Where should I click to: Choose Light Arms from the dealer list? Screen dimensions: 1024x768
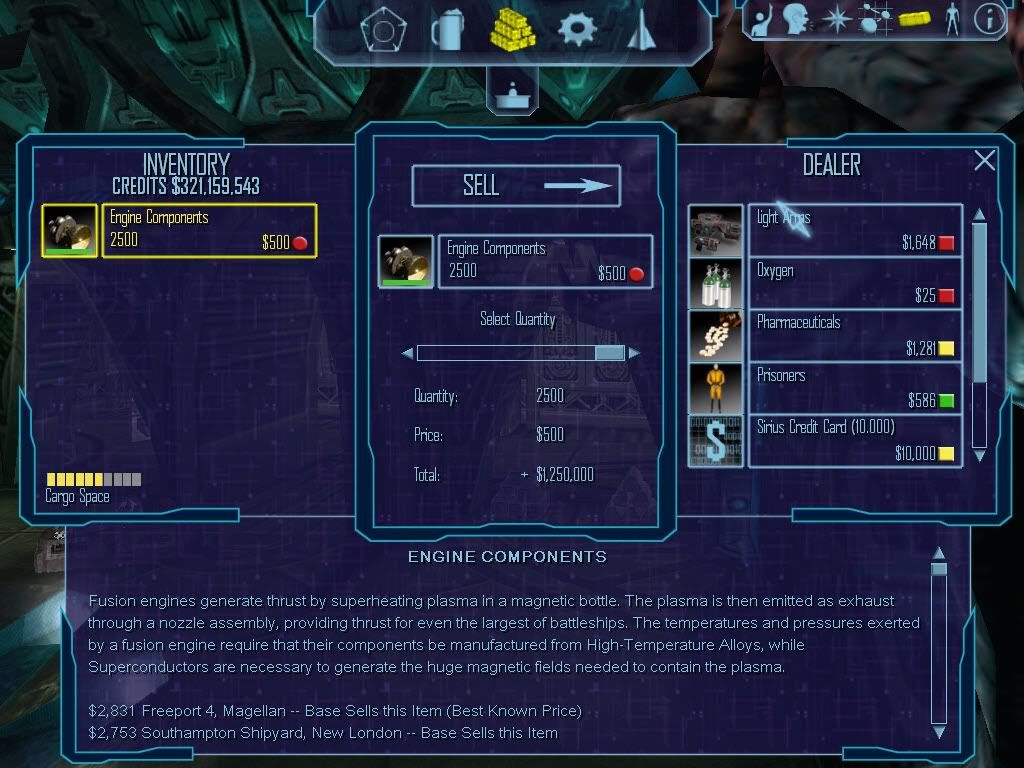pyautogui.click(x=854, y=230)
